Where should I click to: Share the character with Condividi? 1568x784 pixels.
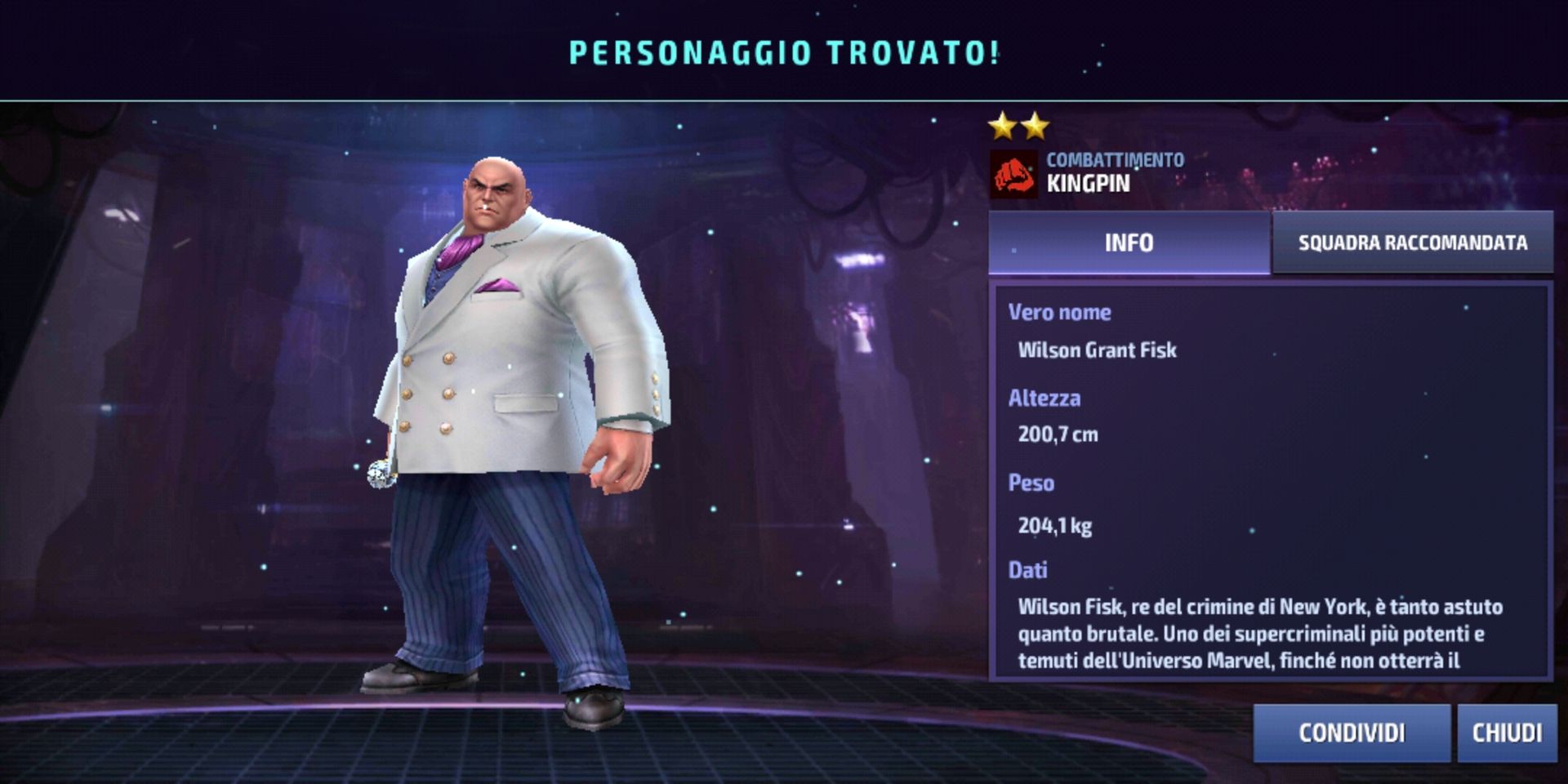pyautogui.click(x=1352, y=733)
